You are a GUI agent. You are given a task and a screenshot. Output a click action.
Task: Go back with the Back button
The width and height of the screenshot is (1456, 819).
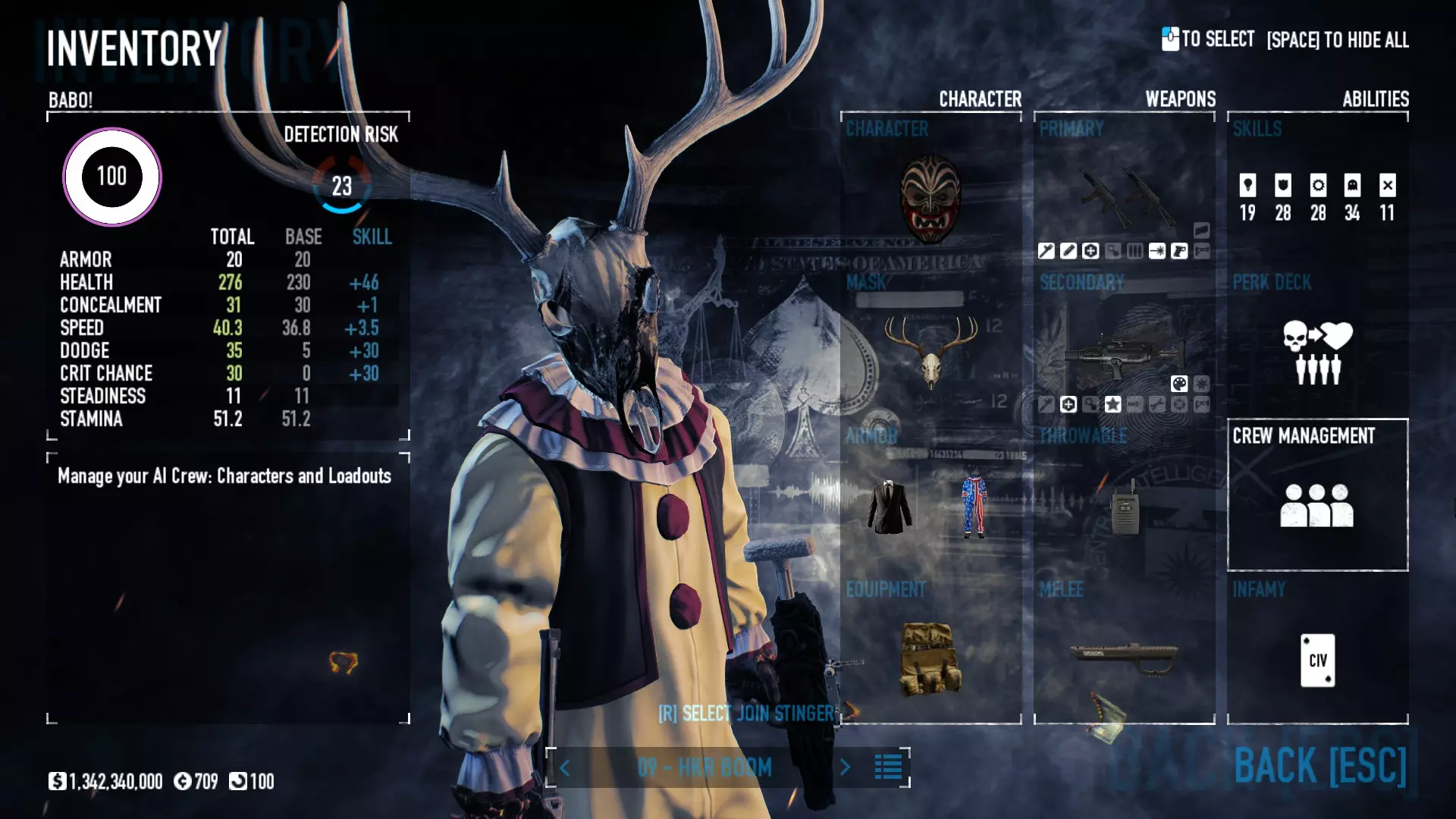coord(1319,766)
